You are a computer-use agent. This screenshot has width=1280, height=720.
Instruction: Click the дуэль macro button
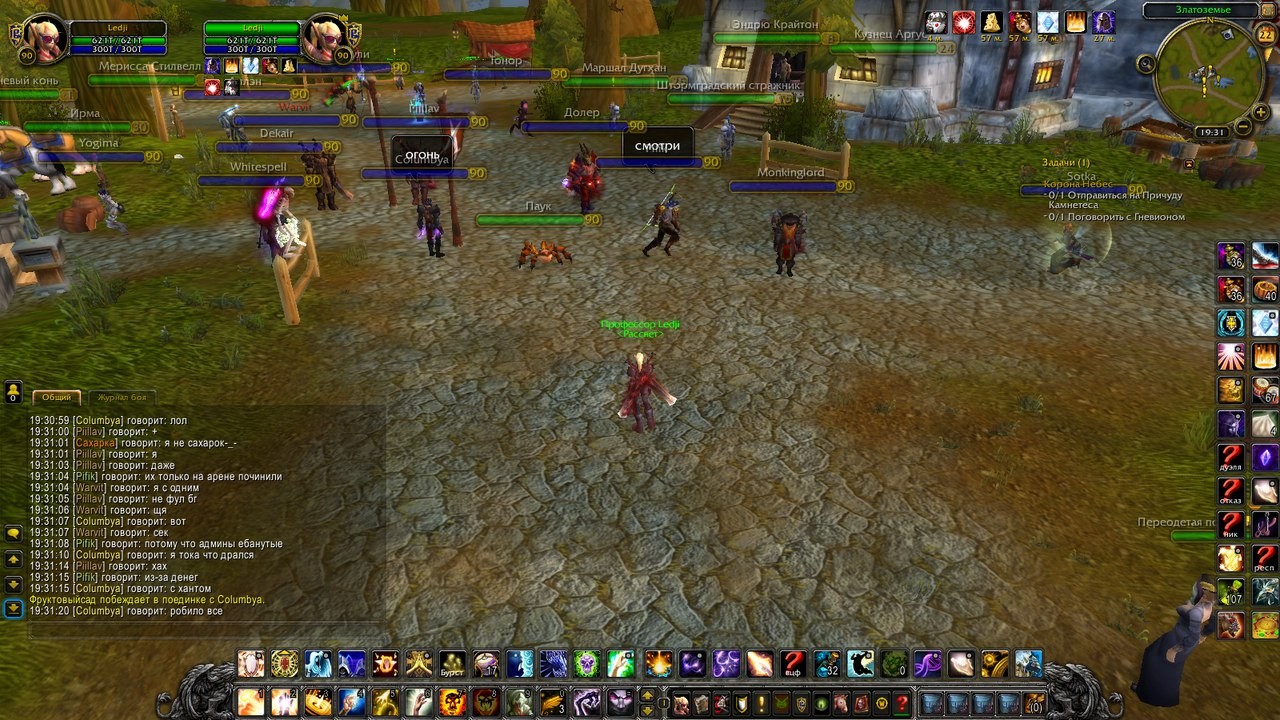(1231, 459)
